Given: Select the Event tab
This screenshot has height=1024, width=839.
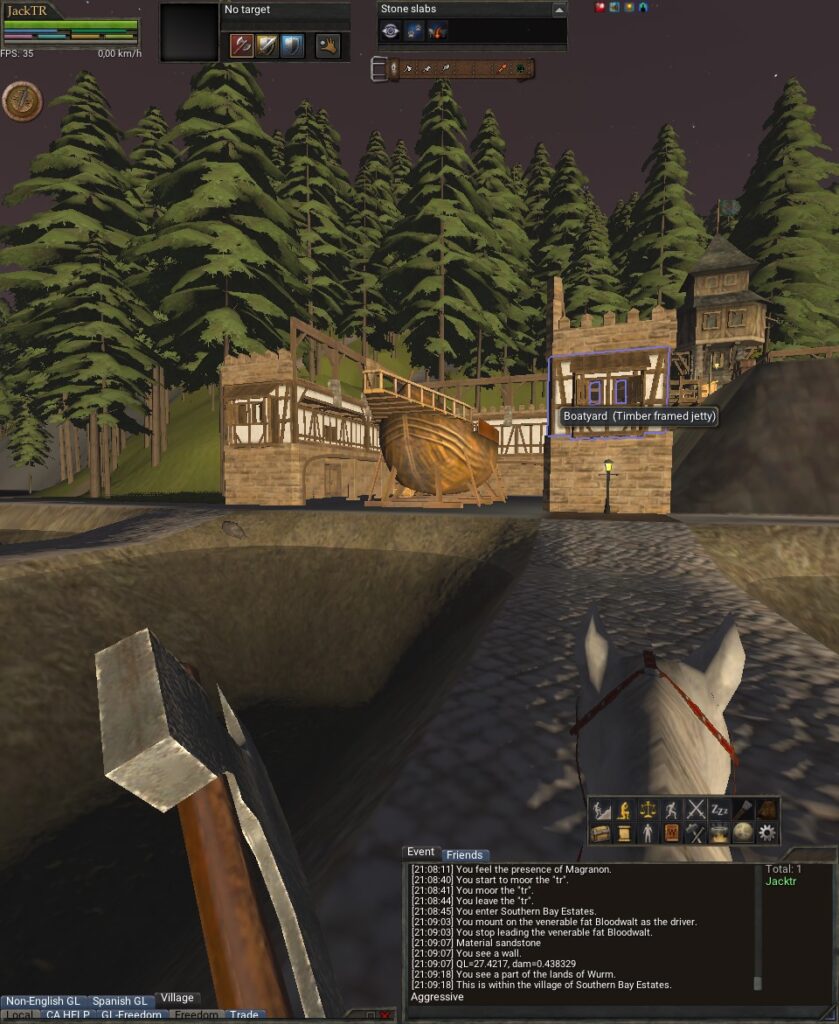Looking at the screenshot, I should (421, 852).
